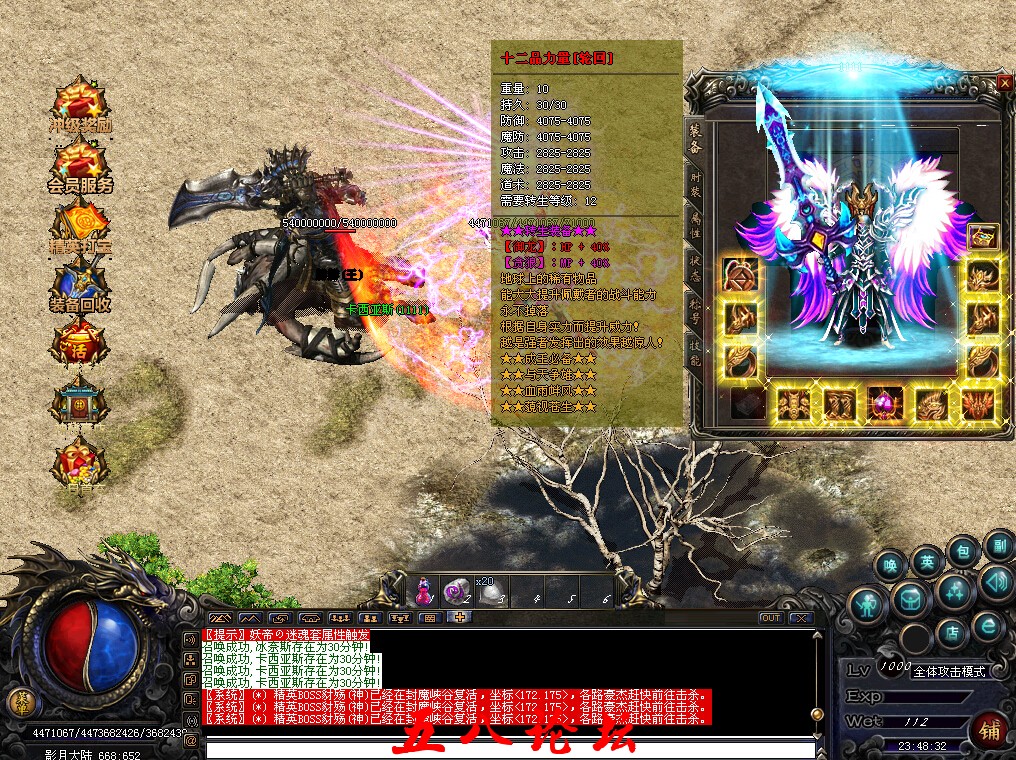1016x760 pixels.
Task: Open the 装备回收 equipment recycle icon
Action: click(x=79, y=283)
